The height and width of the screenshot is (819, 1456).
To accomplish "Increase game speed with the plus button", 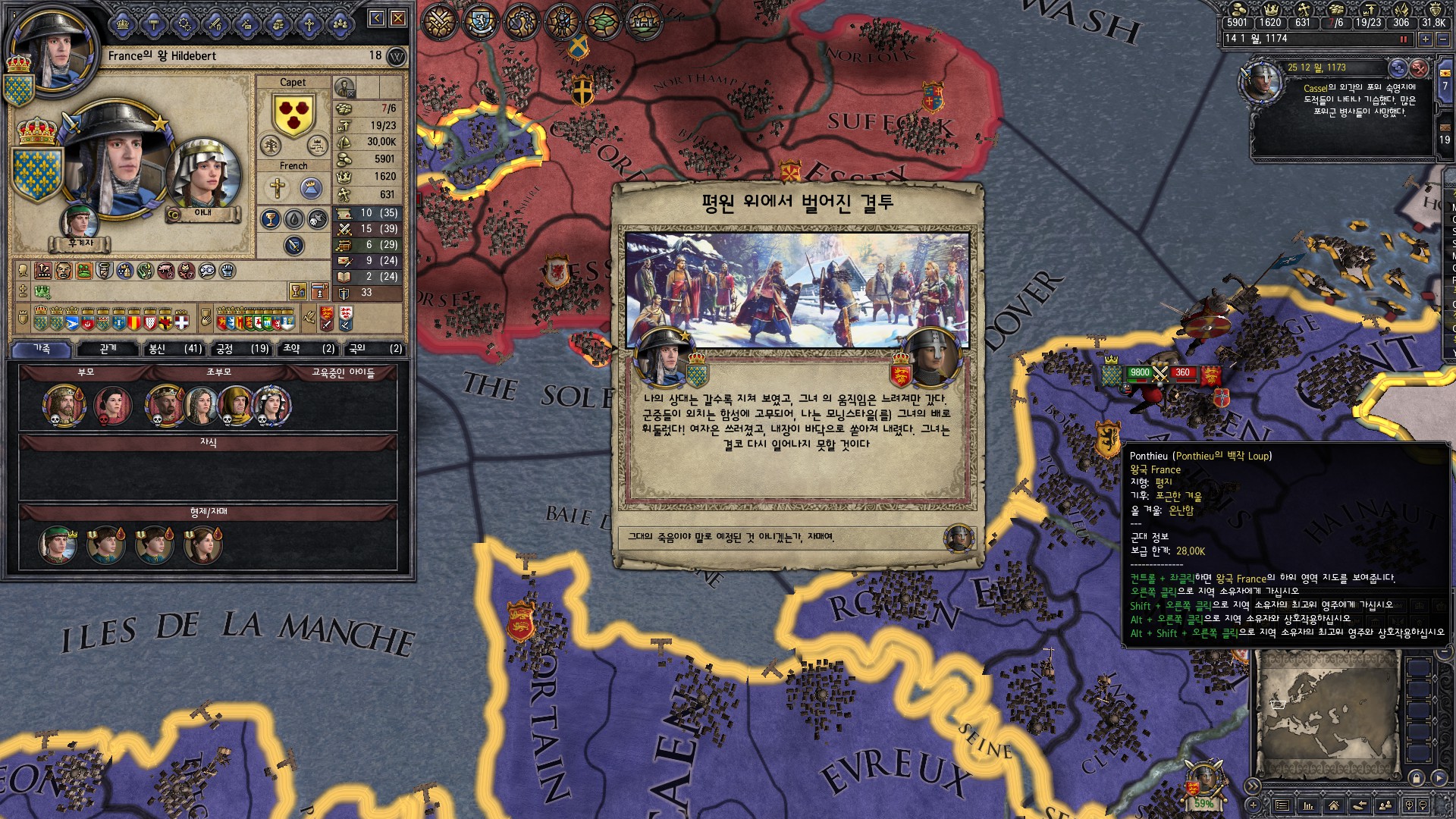I will pyautogui.click(x=1426, y=39).
